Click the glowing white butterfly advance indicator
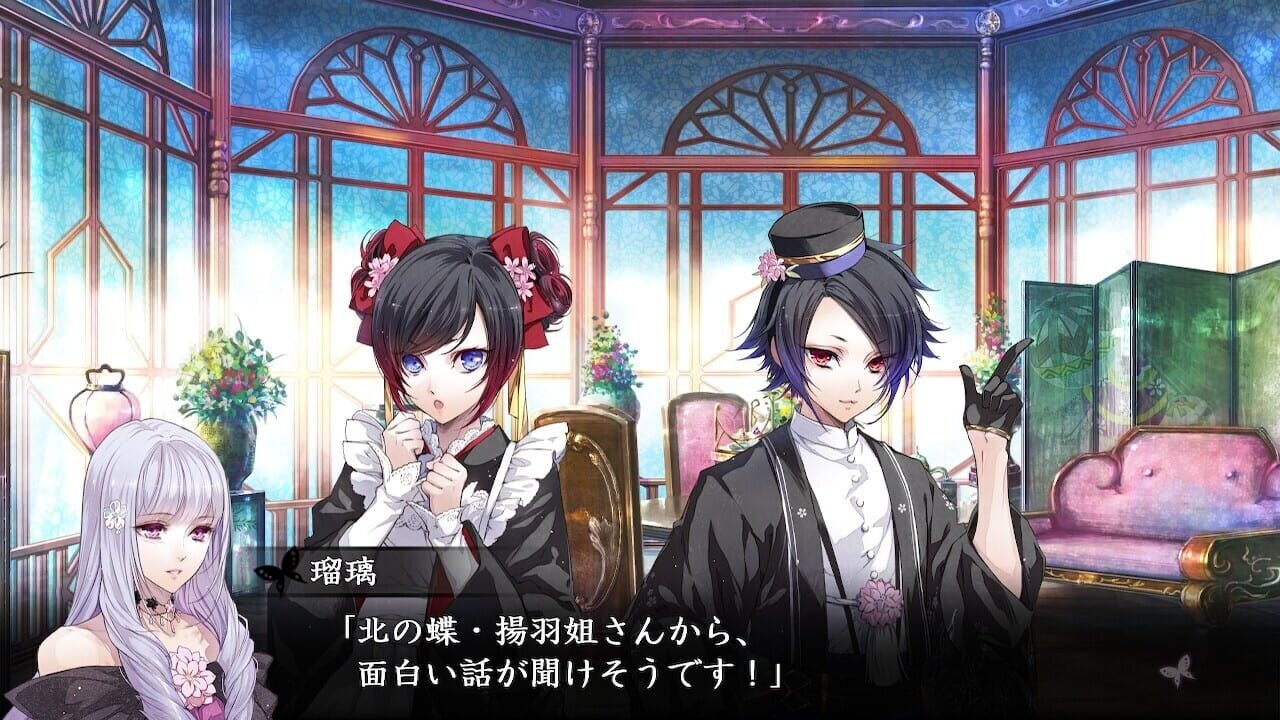 click(x=1177, y=672)
